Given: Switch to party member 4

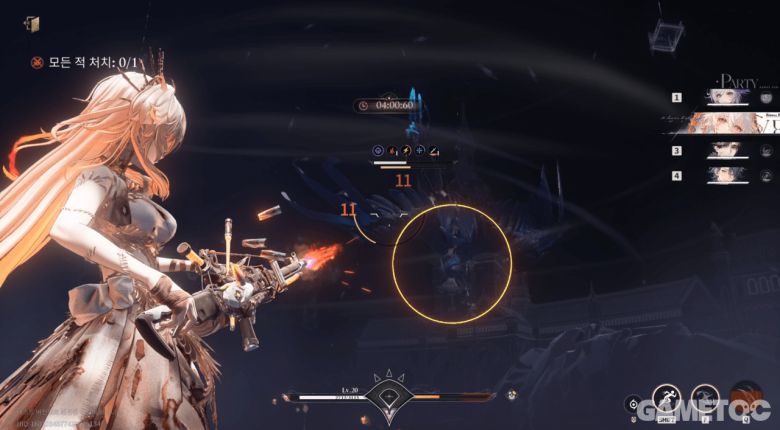Looking at the screenshot, I should (x=730, y=174).
